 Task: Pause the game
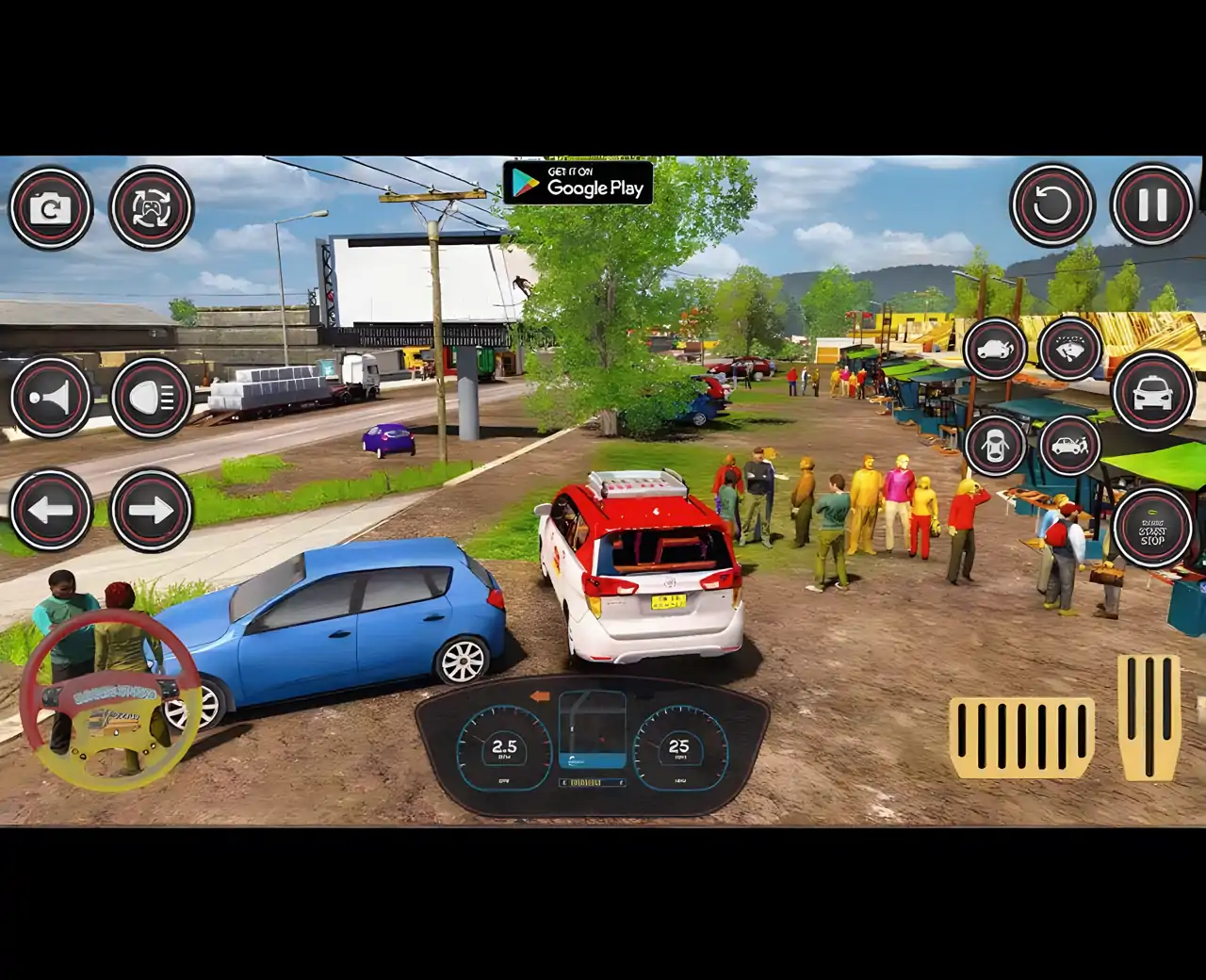click(x=1152, y=204)
